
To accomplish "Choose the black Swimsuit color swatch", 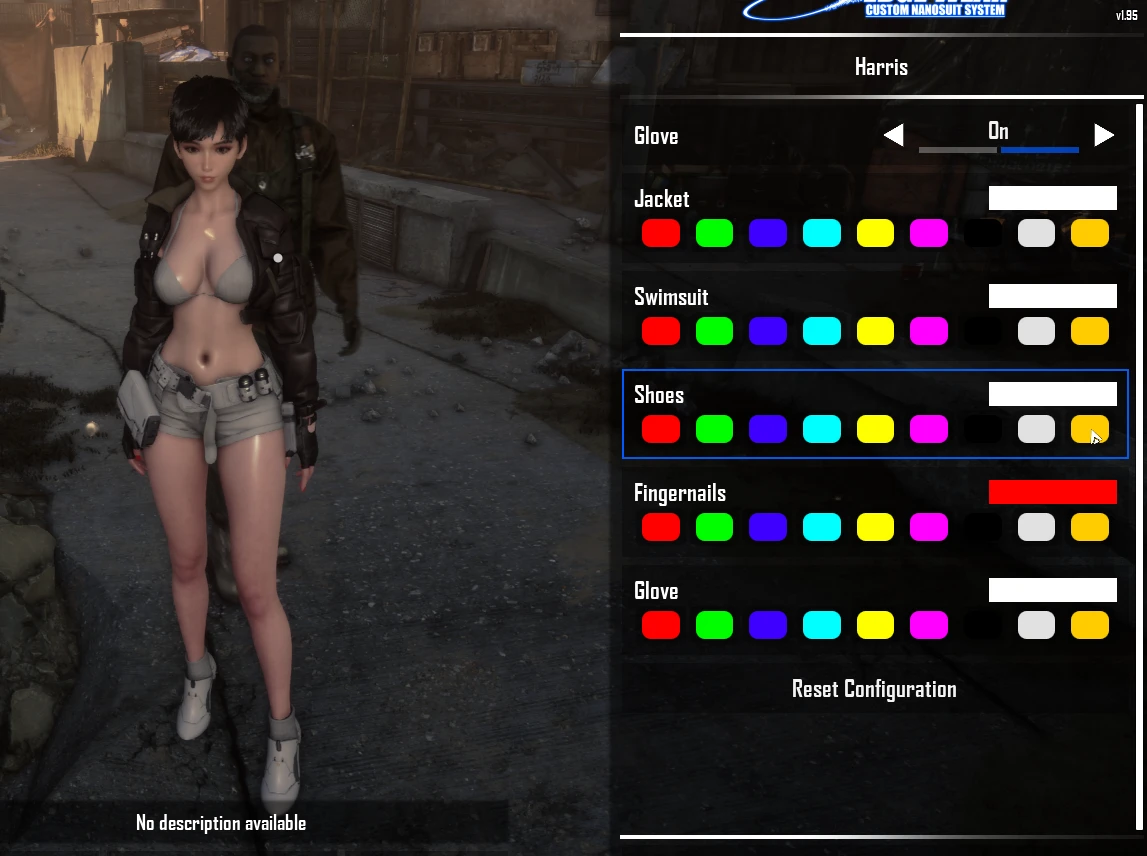I will (983, 331).
